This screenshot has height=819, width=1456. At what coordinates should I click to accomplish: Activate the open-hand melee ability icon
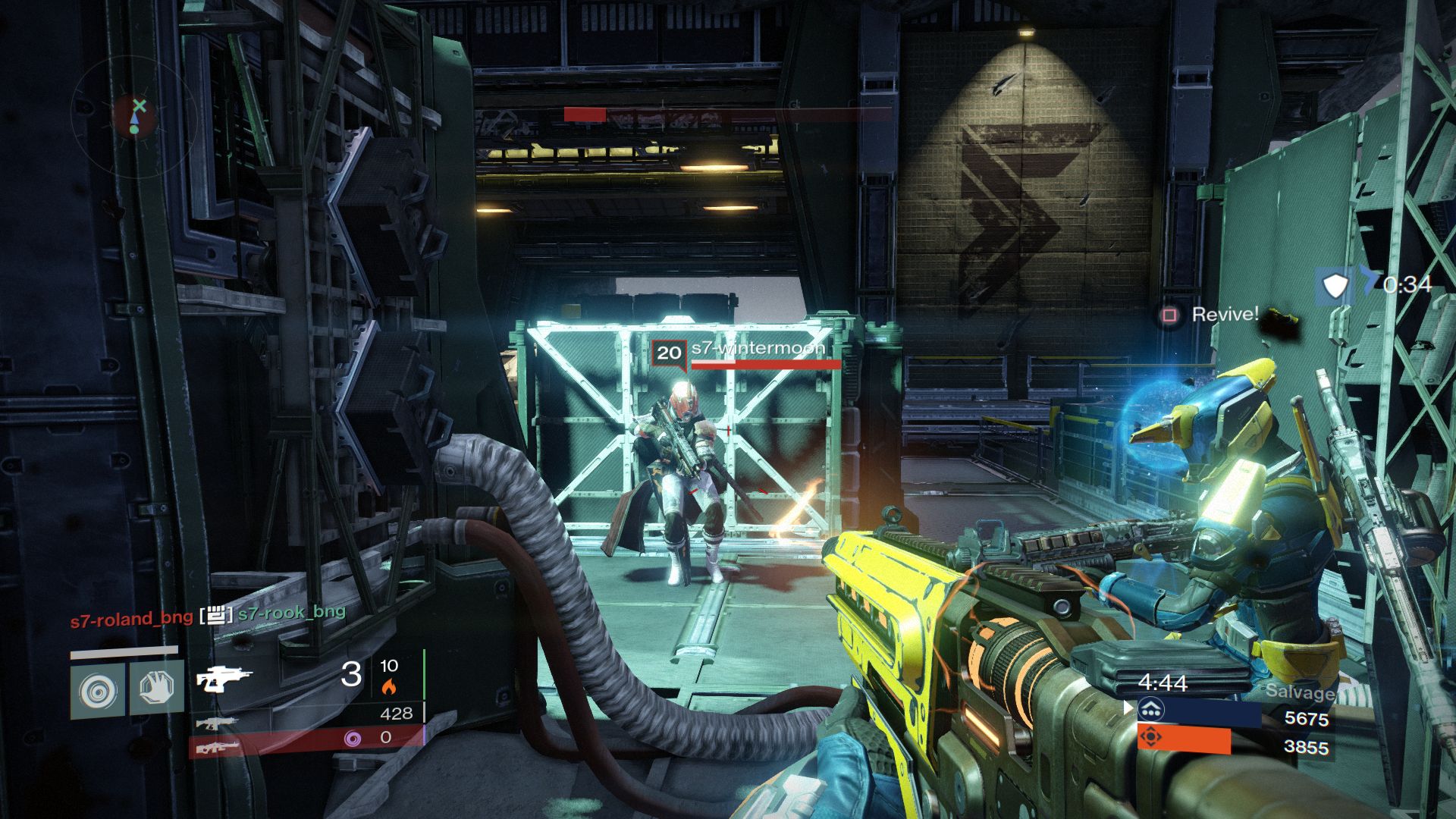(x=157, y=687)
